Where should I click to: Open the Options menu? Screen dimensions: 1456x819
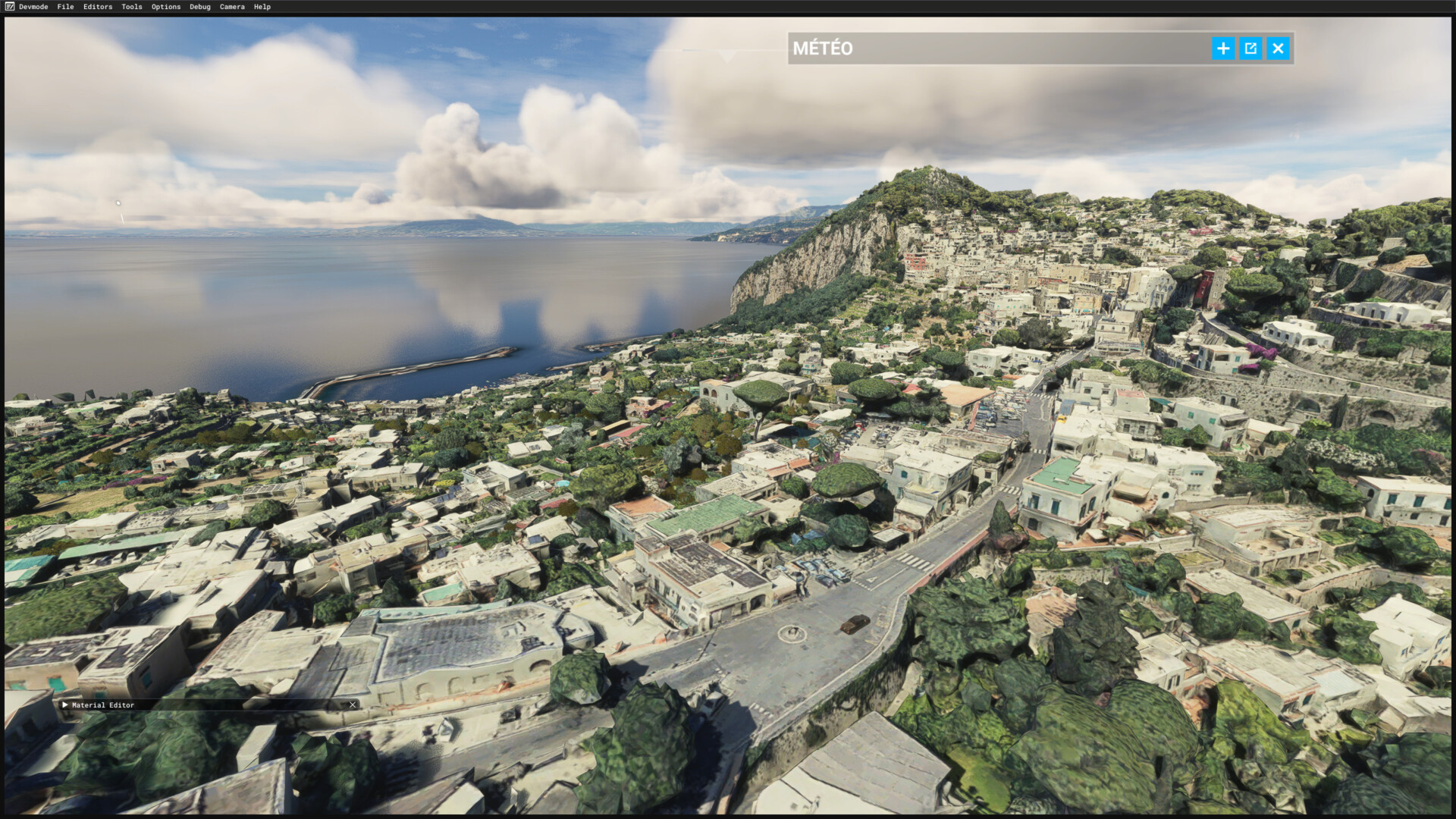[x=166, y=7]
